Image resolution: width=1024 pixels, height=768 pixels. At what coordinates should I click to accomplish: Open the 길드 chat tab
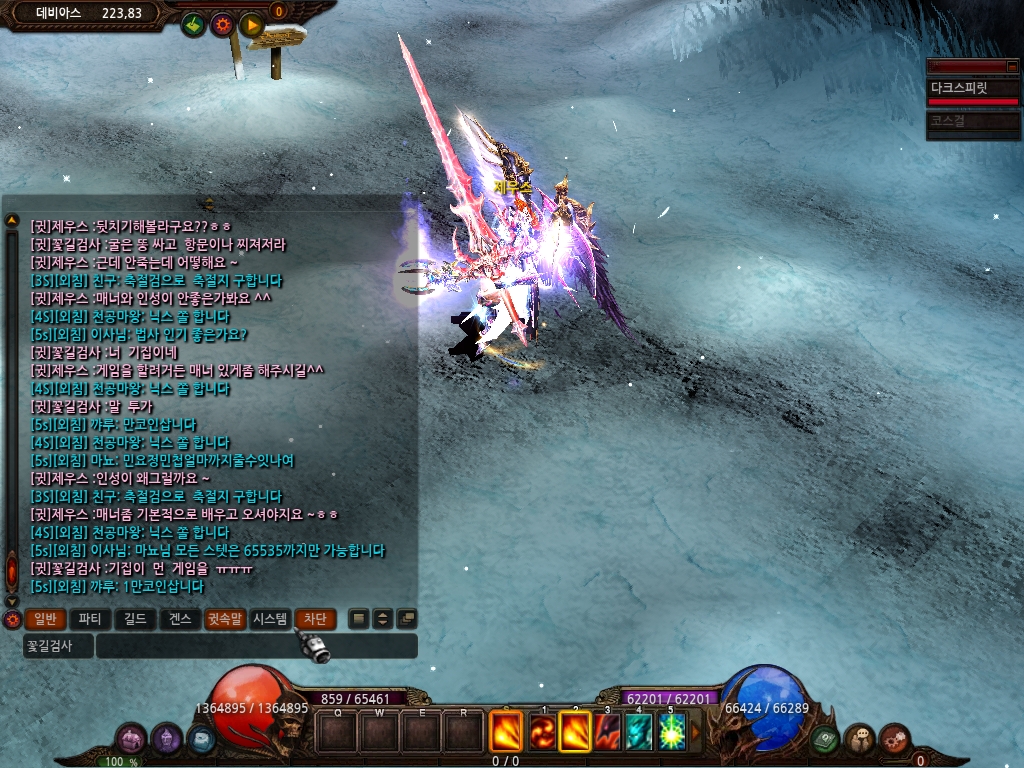135,619
